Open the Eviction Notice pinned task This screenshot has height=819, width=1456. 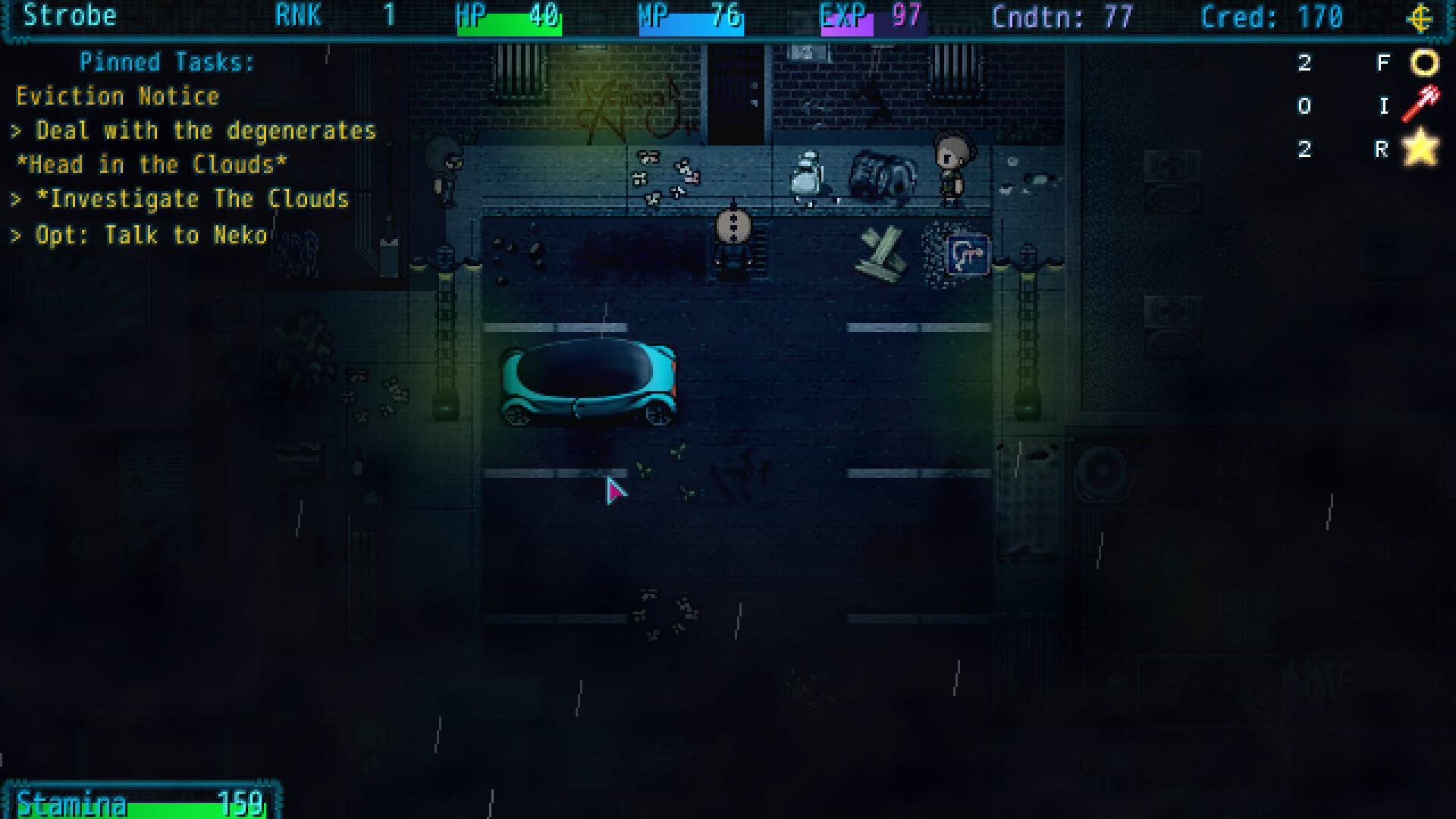click(x=118, y=96)
